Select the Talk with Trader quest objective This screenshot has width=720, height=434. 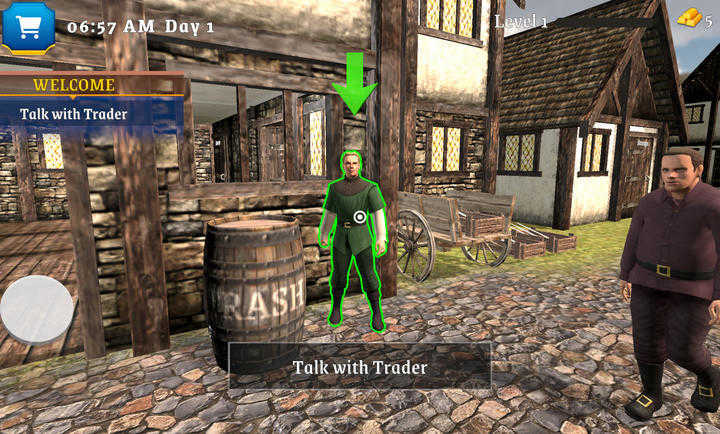click(74, 114)
